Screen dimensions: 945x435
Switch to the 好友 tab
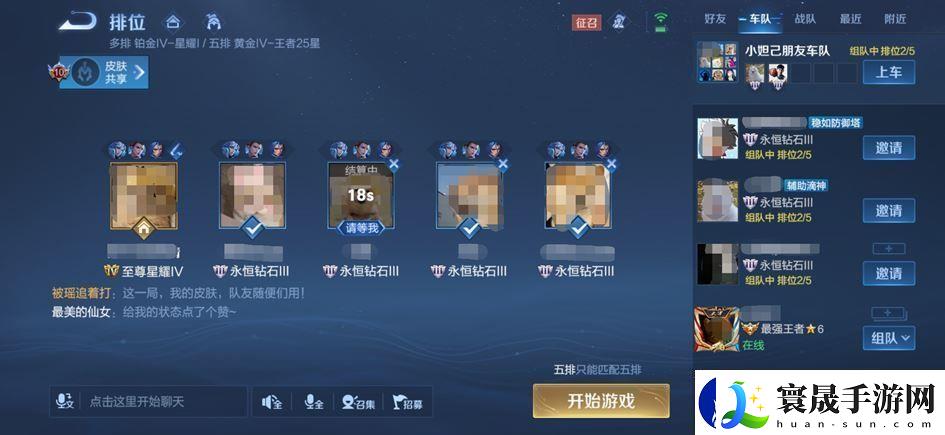click(x=715, y=19)
